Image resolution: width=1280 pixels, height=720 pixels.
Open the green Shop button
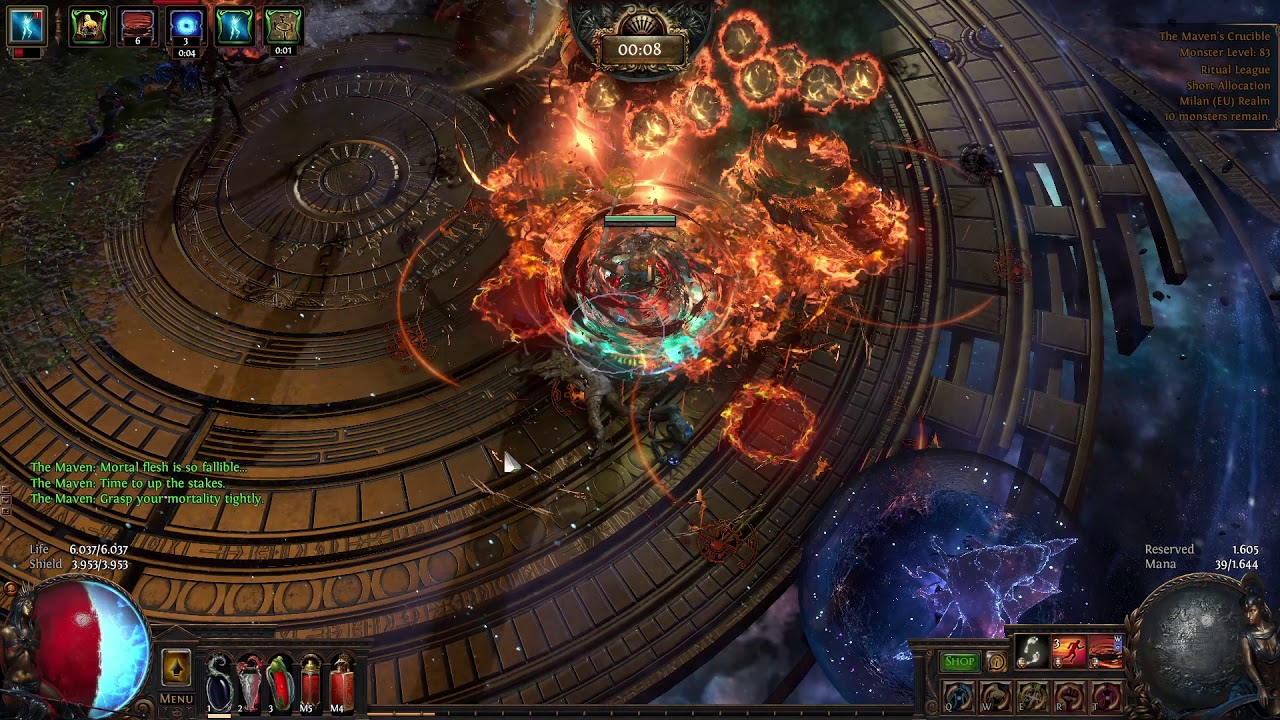point(959,661)
